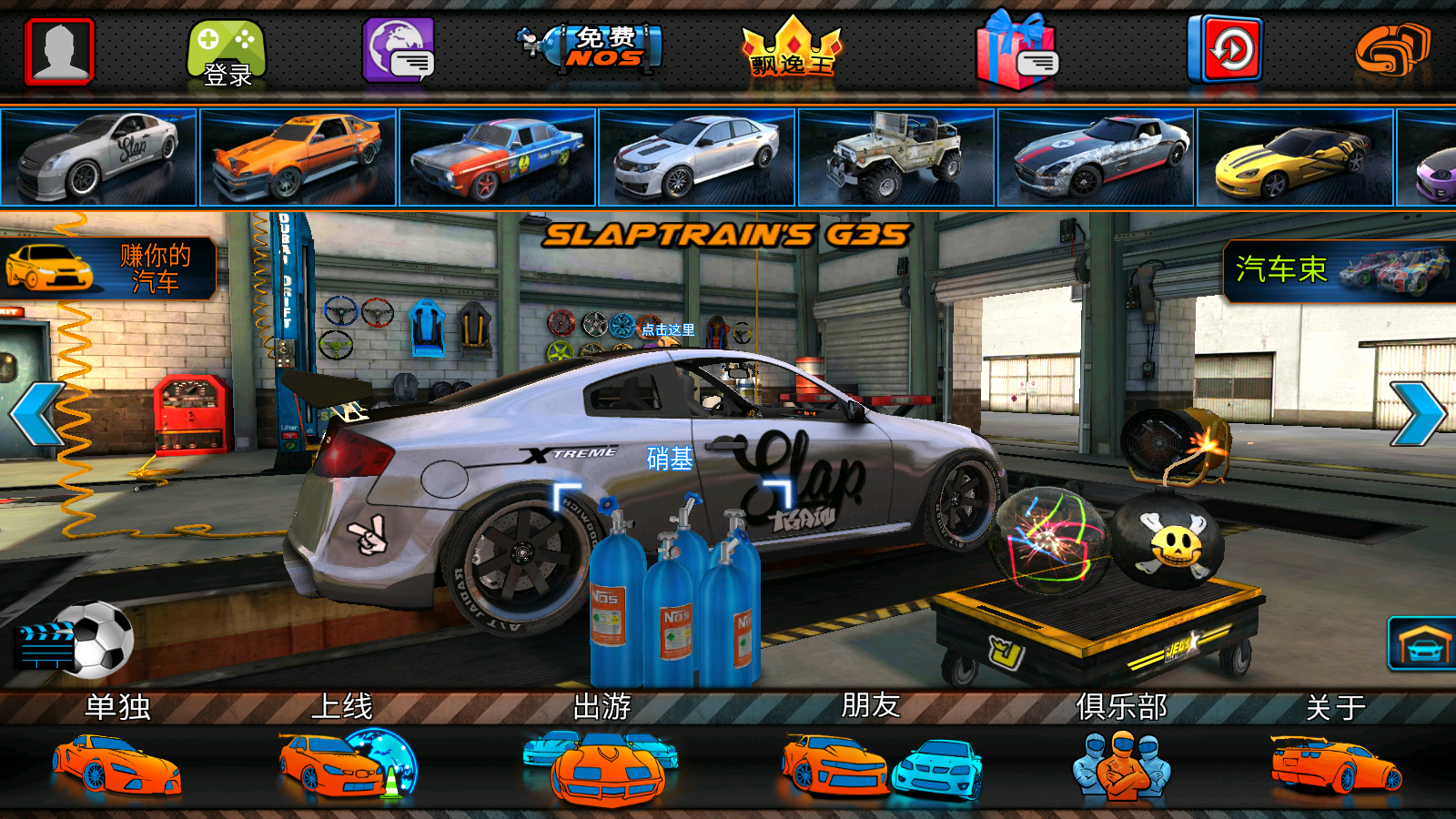Click the red replay history icon
Viewport: 1456px width, 819px height.
click(x=1225, y=49)
